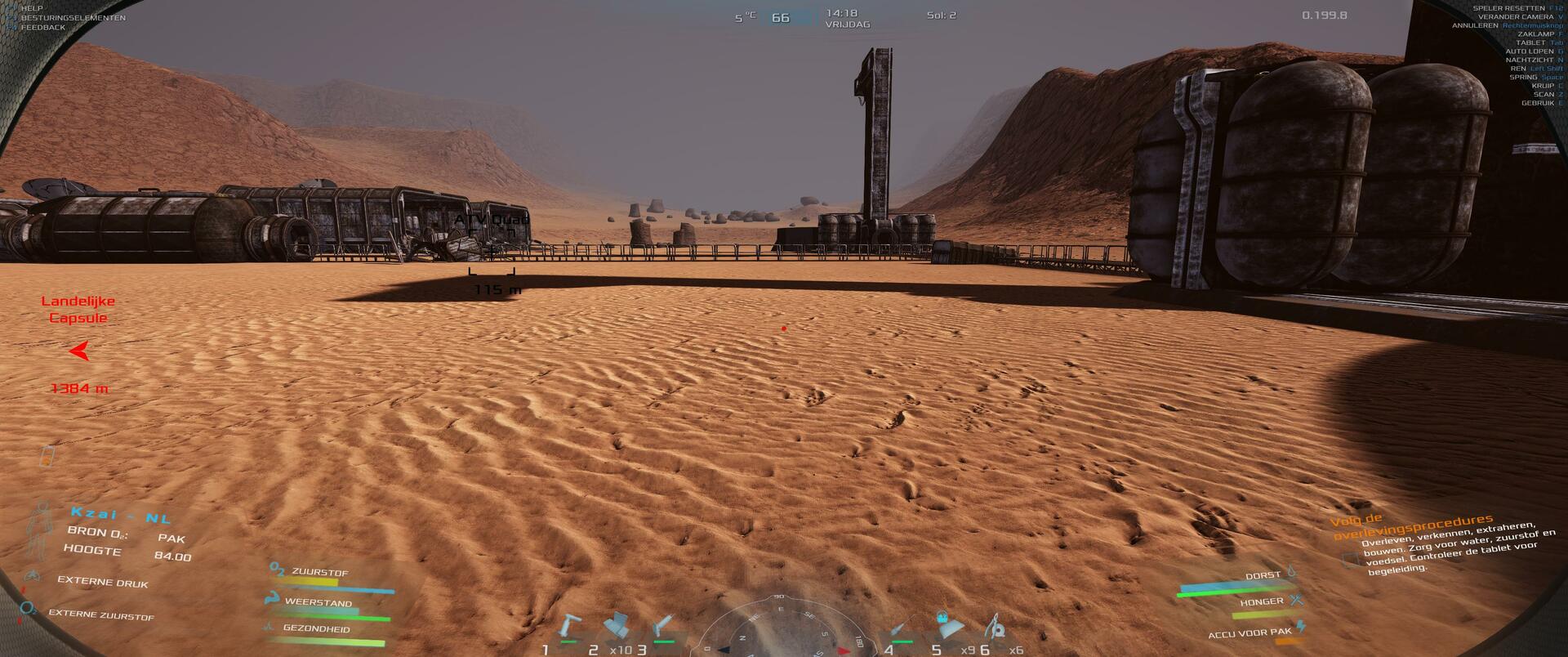Toggle the objective checkbox beside the quest text
The height and width of the screenshot is (657, 1568).
point(1351,561)
